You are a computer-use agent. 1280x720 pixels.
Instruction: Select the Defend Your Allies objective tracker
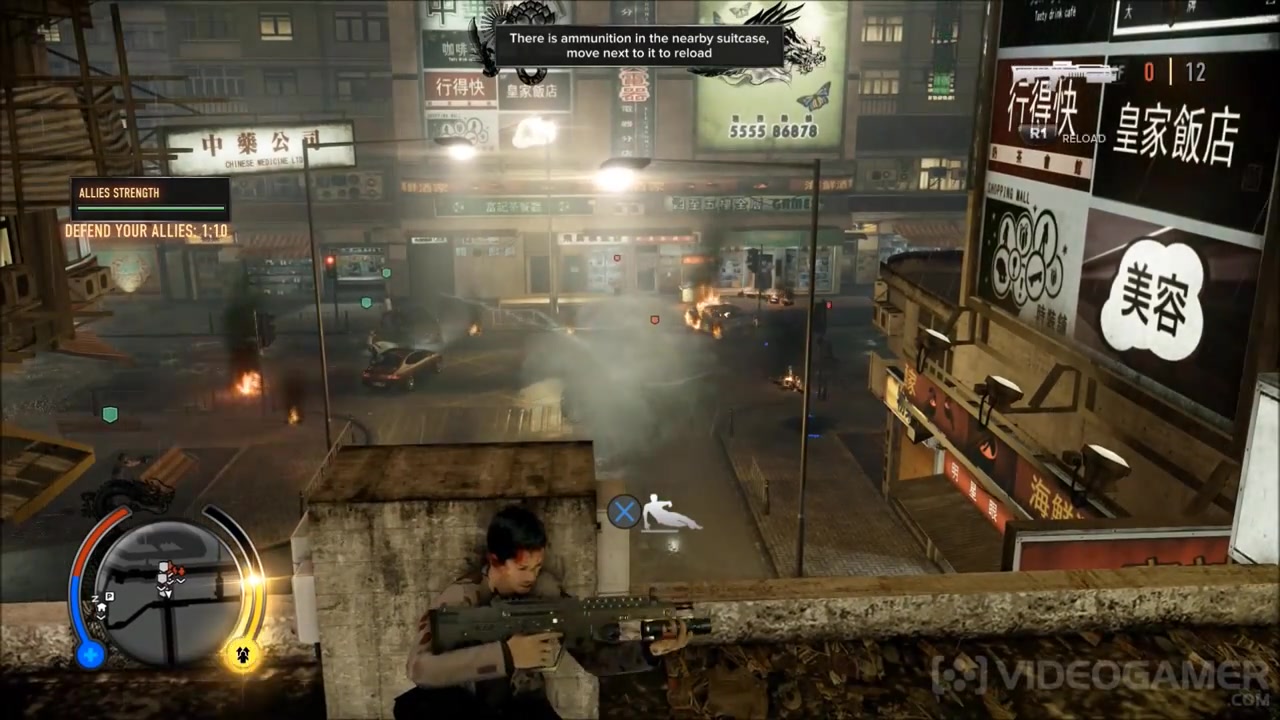click(x=147, y=231)
